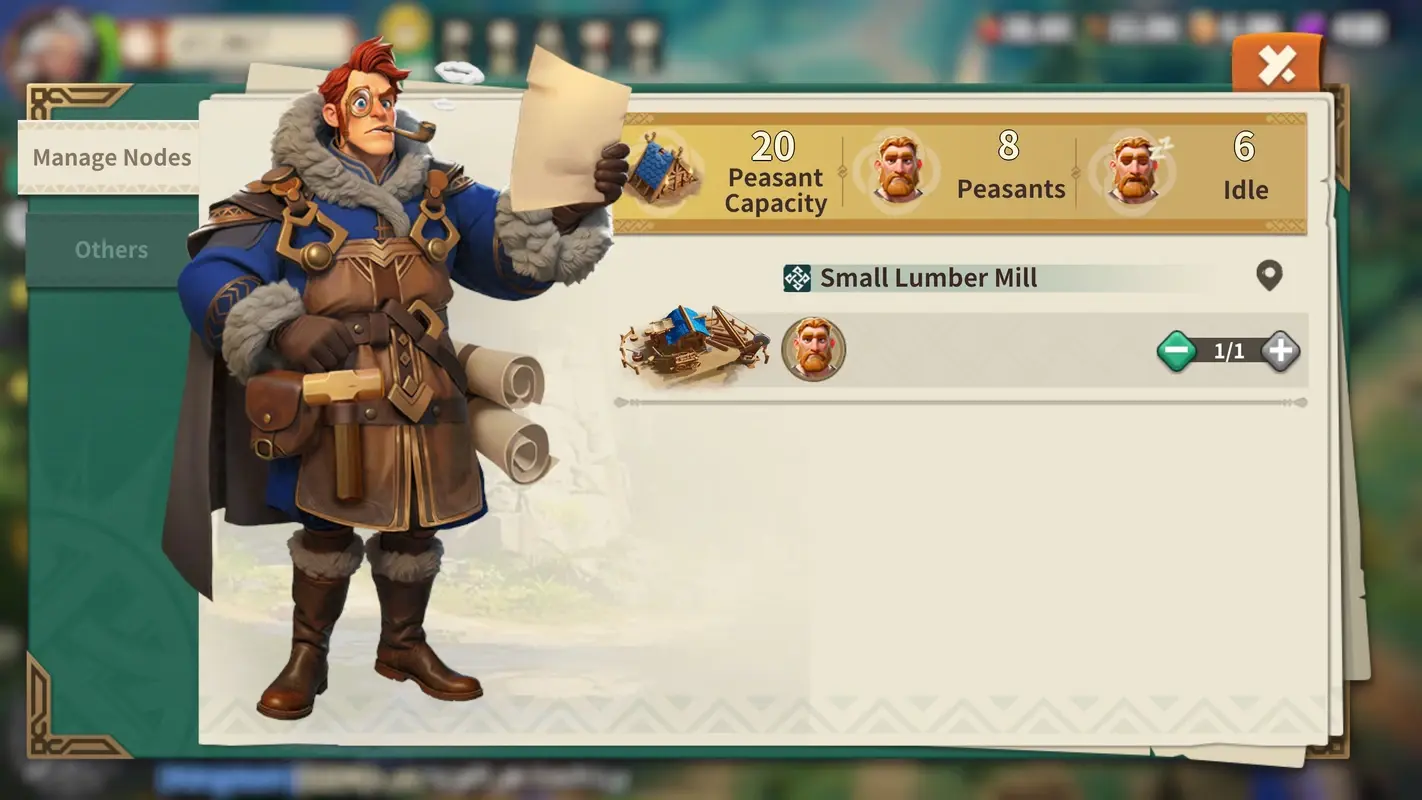Add a peasant with the plus button
This screenshot has height=800, width=1422.
tap(1281, 351)
